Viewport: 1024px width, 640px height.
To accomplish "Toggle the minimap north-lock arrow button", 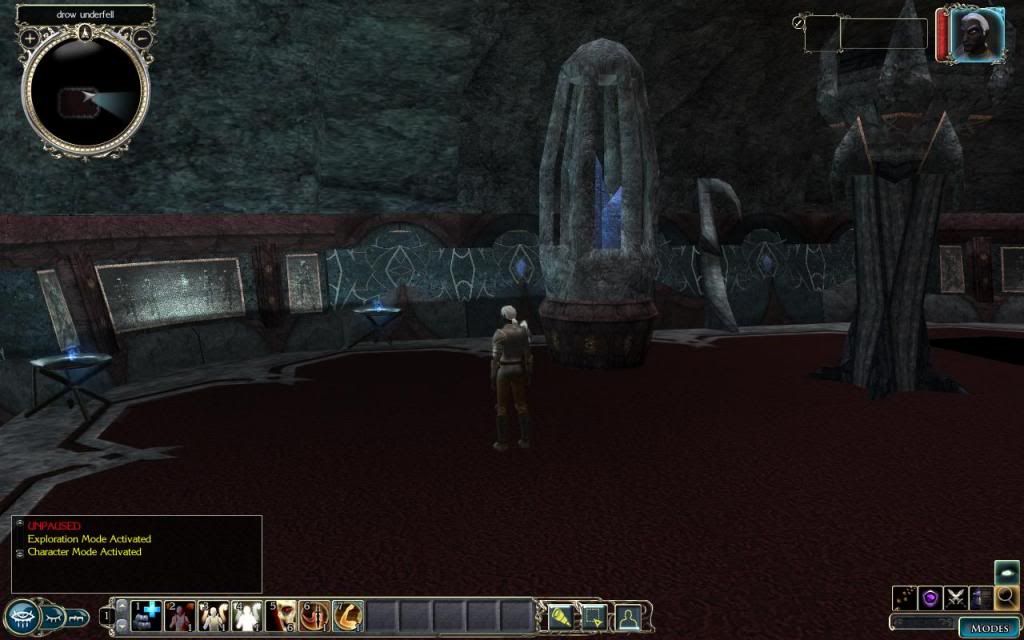I will [x=86, y=31].
